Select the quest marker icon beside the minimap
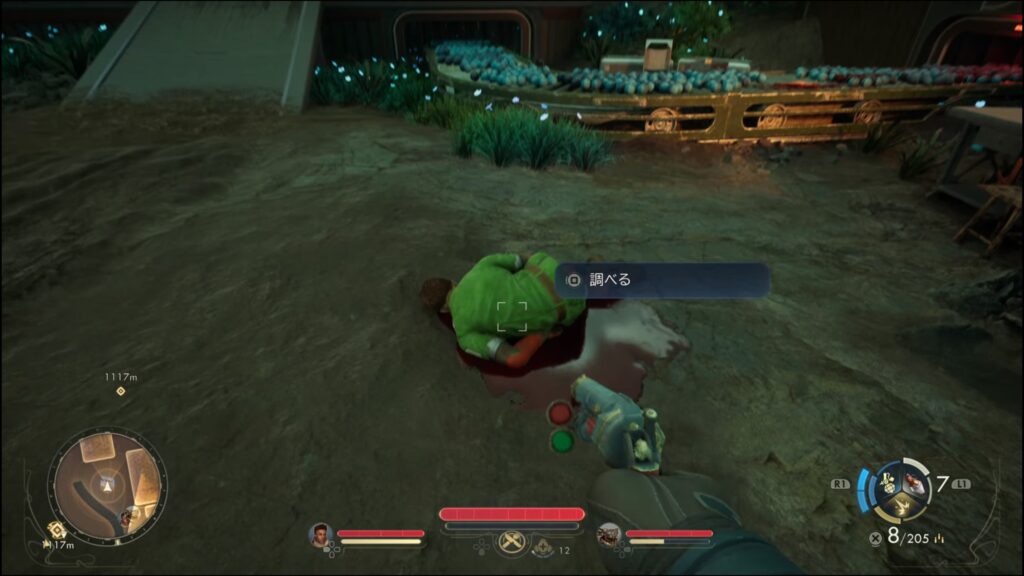1024x576 pixels. (57, 529)
